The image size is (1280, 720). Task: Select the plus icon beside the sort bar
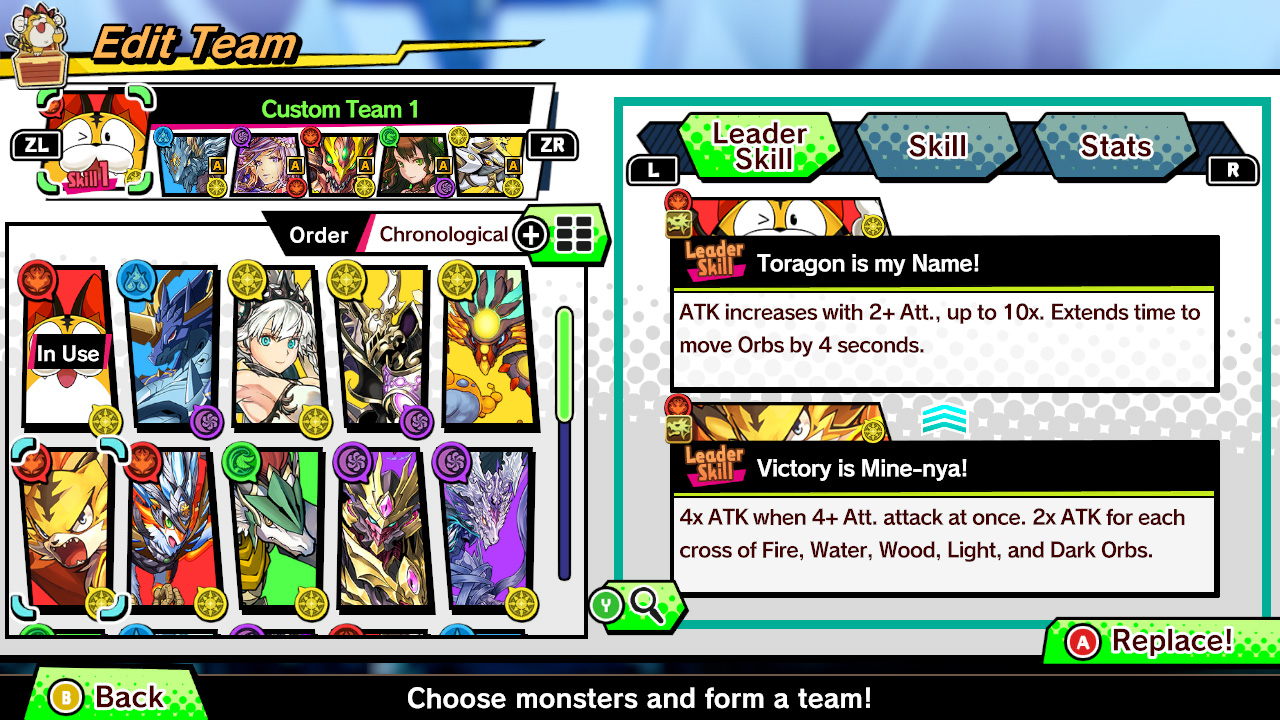tap(531, 235)
